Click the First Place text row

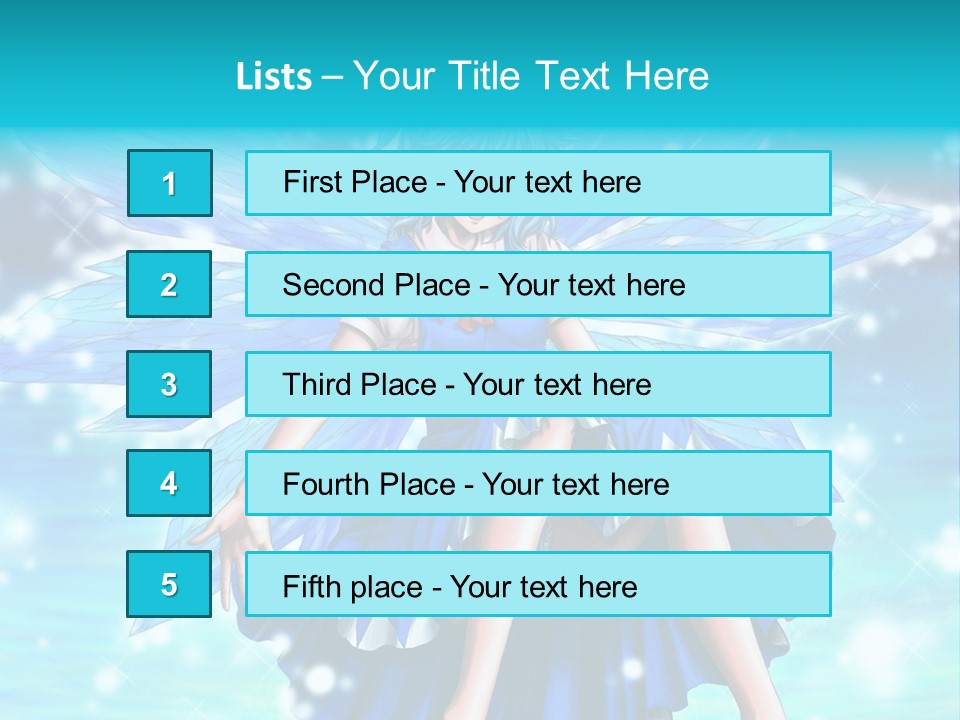[x=538, y=183]
